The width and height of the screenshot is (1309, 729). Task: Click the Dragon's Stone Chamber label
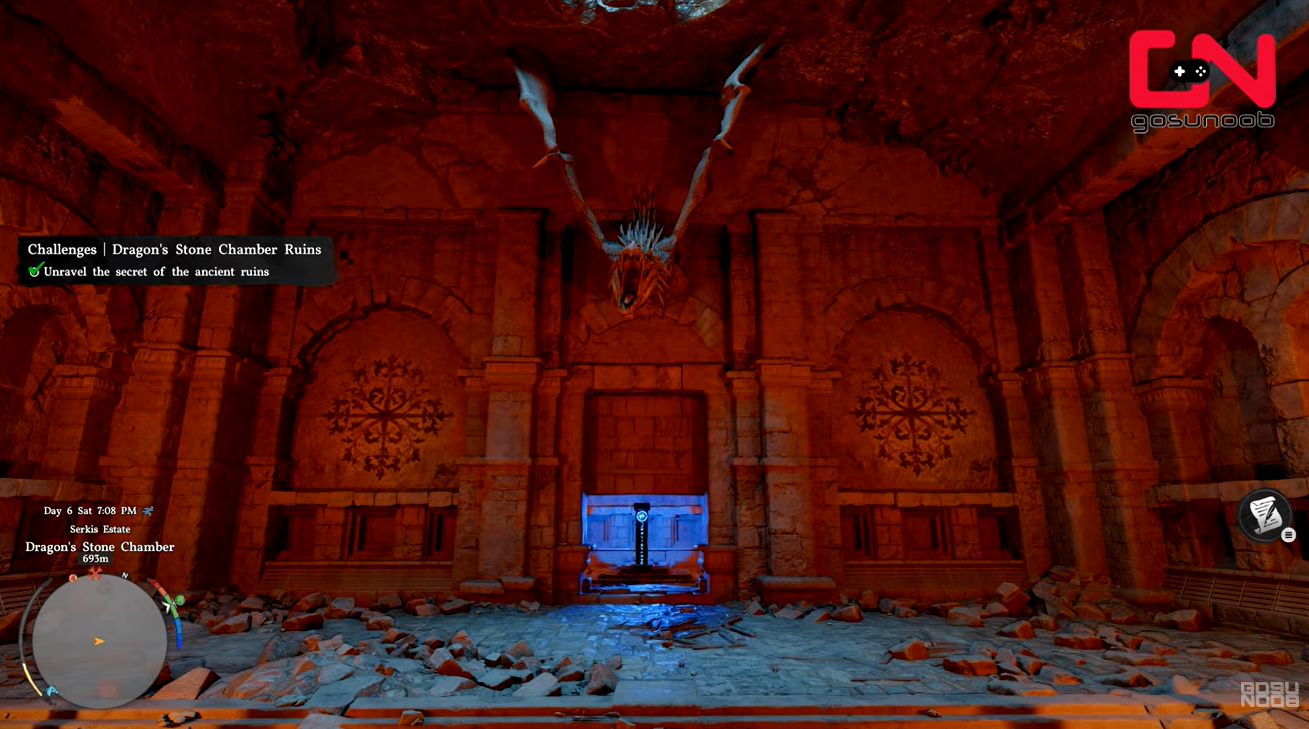(x=98, y=547)
